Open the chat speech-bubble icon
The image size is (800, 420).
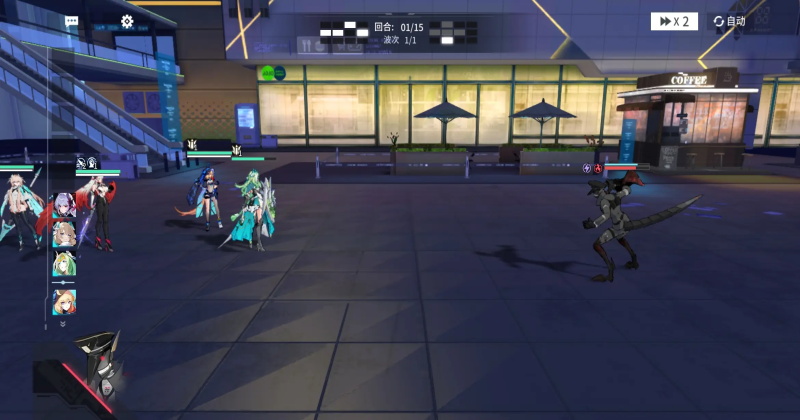point(71,21)
